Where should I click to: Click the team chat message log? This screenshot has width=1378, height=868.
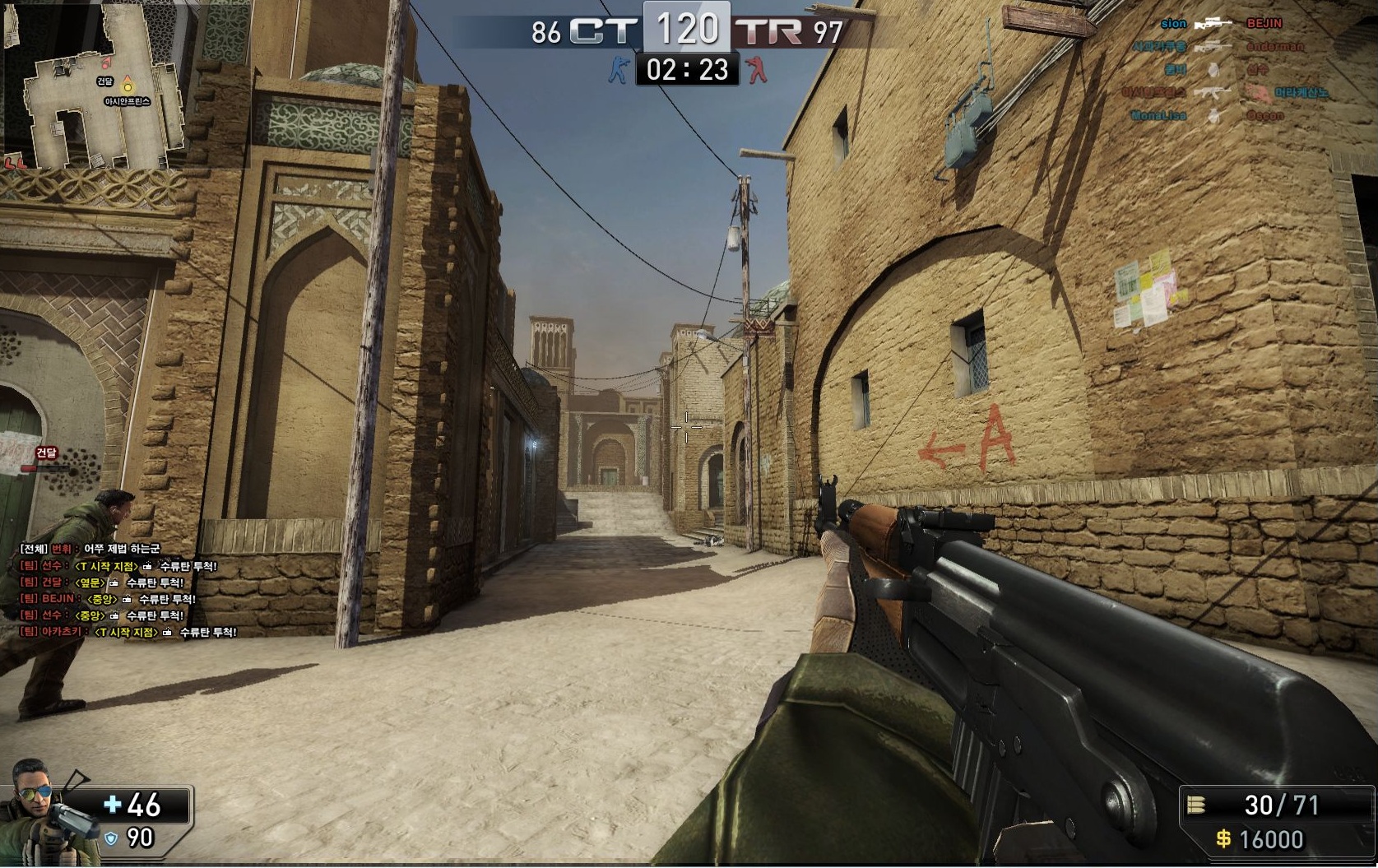(x=128, y=590)
